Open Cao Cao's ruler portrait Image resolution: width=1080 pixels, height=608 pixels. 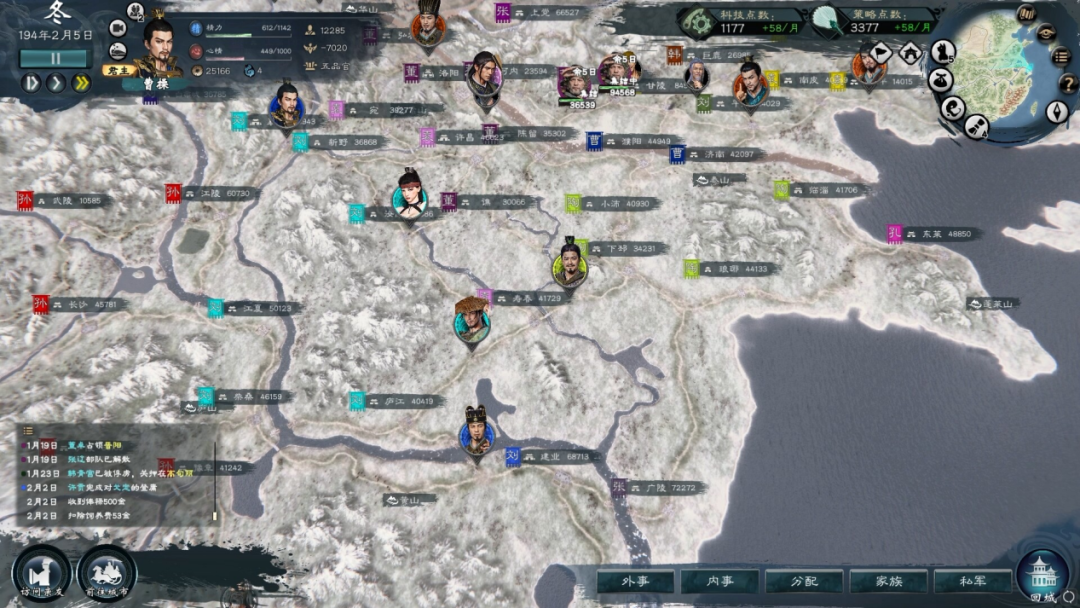[160, 47]
